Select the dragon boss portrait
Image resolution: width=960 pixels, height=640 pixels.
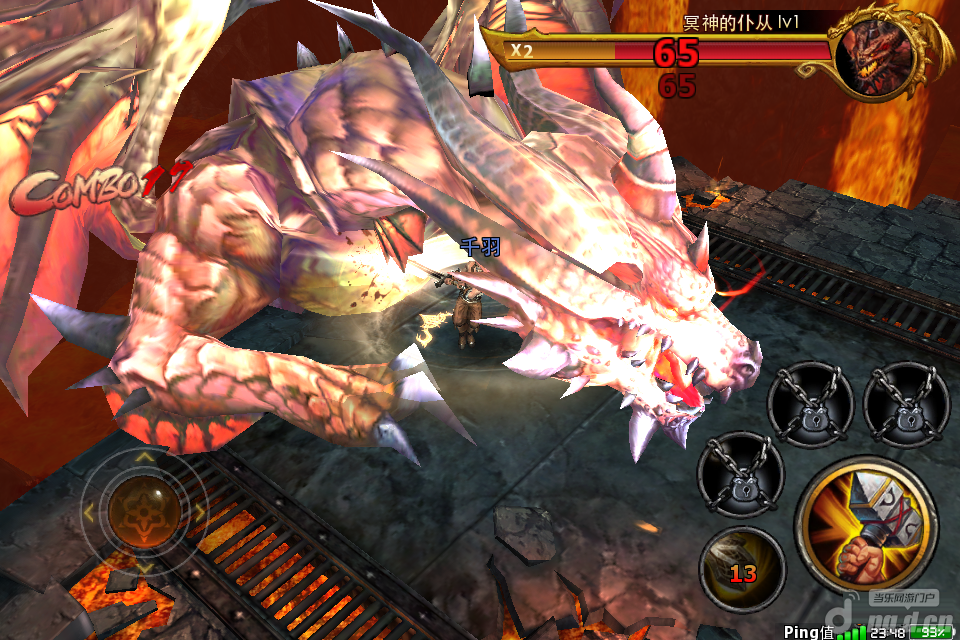point(877,57)
